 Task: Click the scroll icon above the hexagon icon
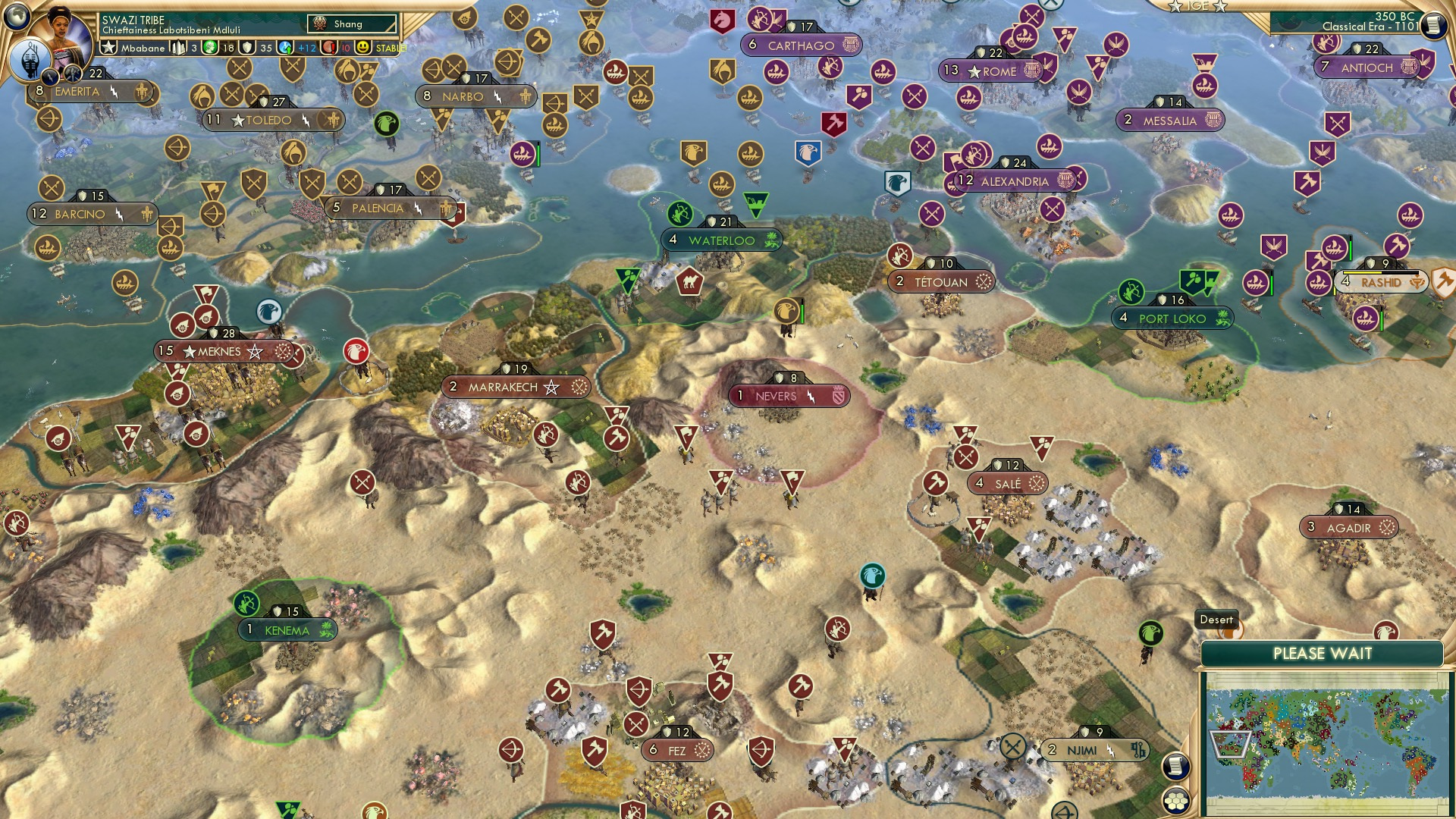pos(1175,767)
